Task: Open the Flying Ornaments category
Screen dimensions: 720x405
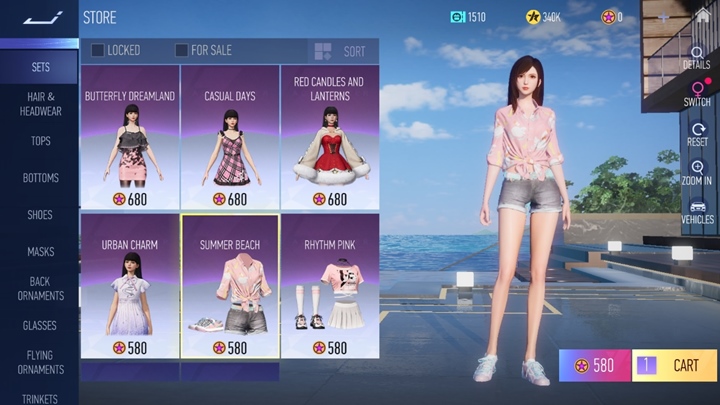Action: pos(40,362)
